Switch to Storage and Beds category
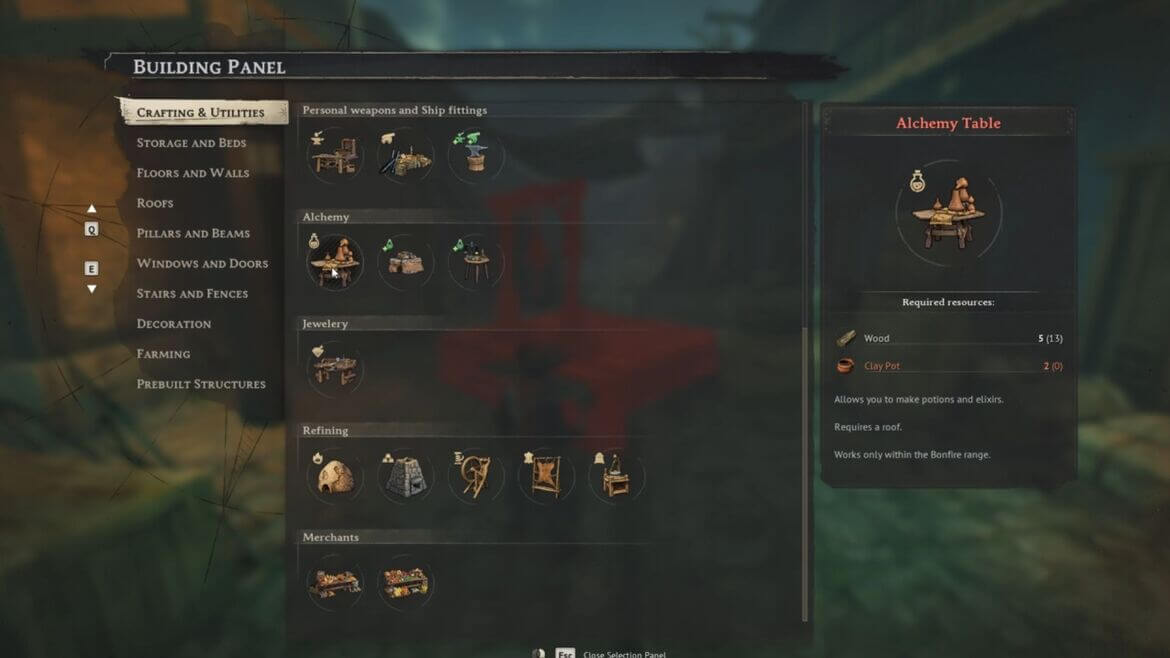1170x658 pixels. (191, 143)
